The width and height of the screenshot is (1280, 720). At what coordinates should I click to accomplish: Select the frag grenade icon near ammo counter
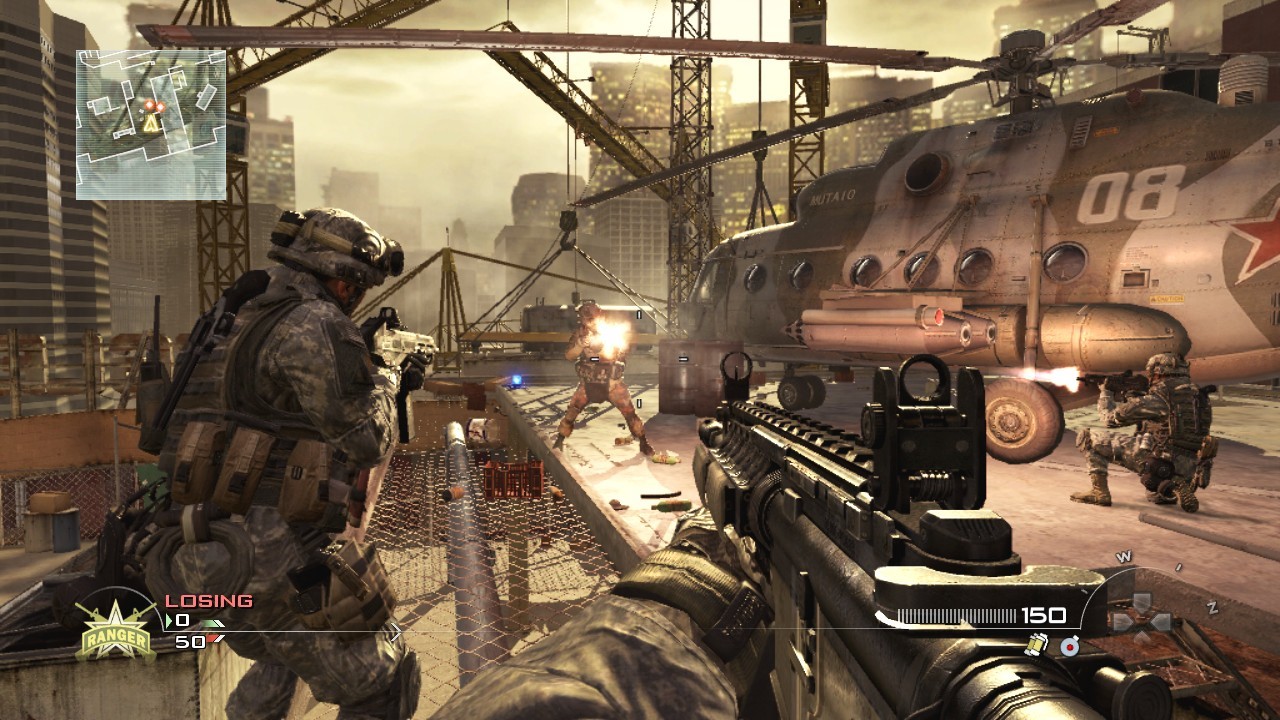[x=1037, y=645]
